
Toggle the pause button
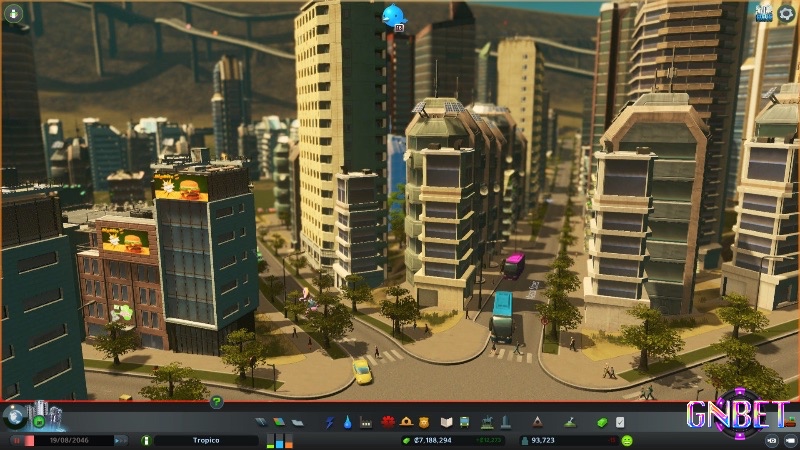17,440
